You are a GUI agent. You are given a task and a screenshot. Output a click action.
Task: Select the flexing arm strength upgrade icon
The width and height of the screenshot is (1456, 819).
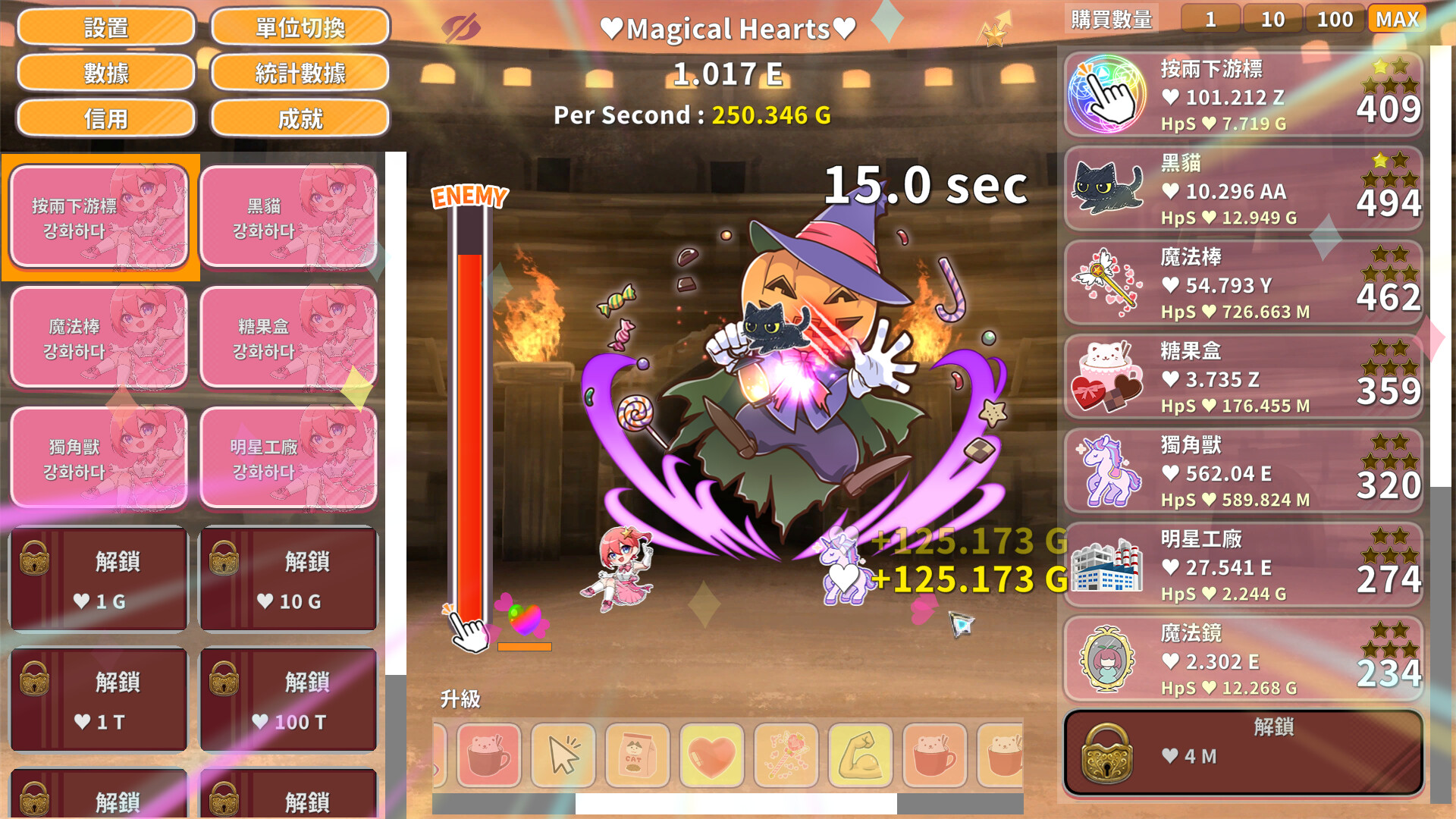(x=859, y=756)
